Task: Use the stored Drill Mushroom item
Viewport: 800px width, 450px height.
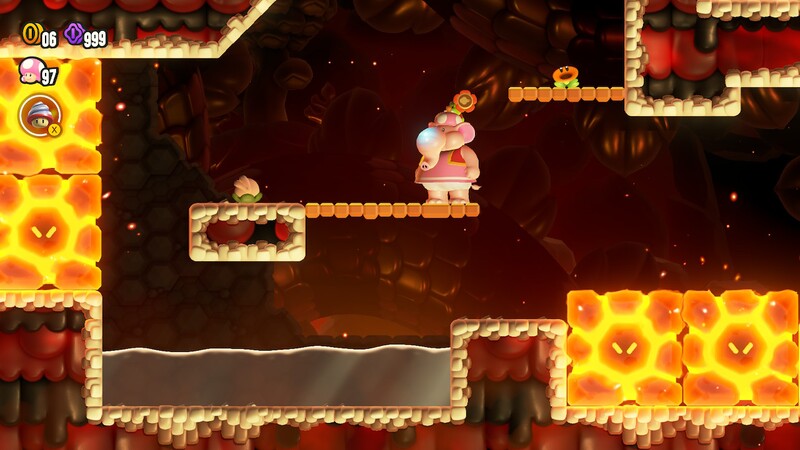Action: click(x=39, y=114)
